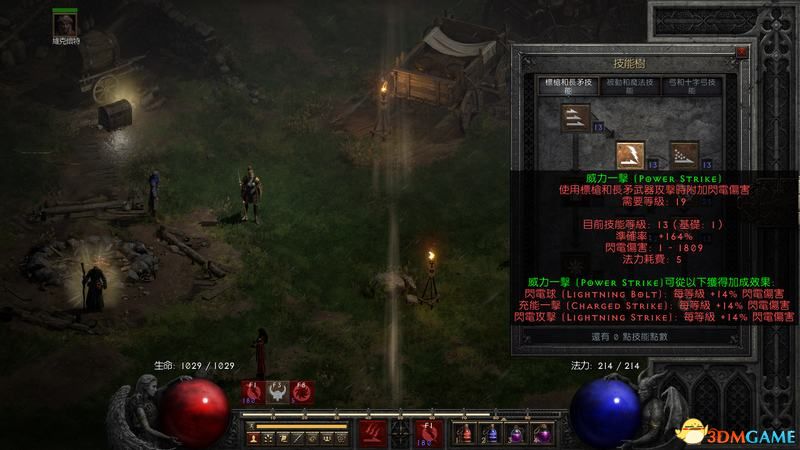The width and height of the screenshot is (800, 450).
Task: Click the Jab skill icon in the tree
Action: (x=575, y=121)
